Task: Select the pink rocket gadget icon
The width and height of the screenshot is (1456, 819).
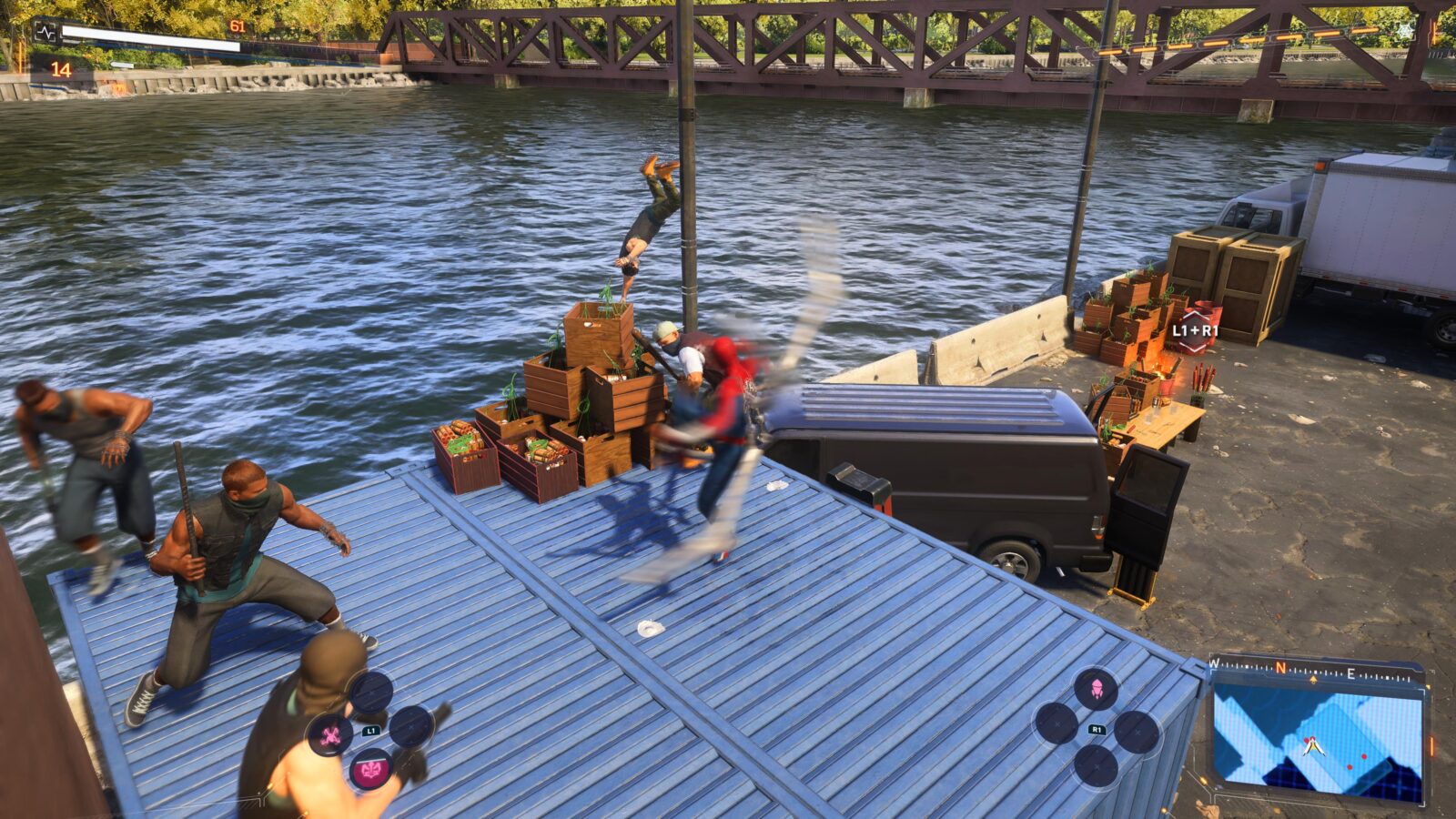Action: [x=1096, y=688]
